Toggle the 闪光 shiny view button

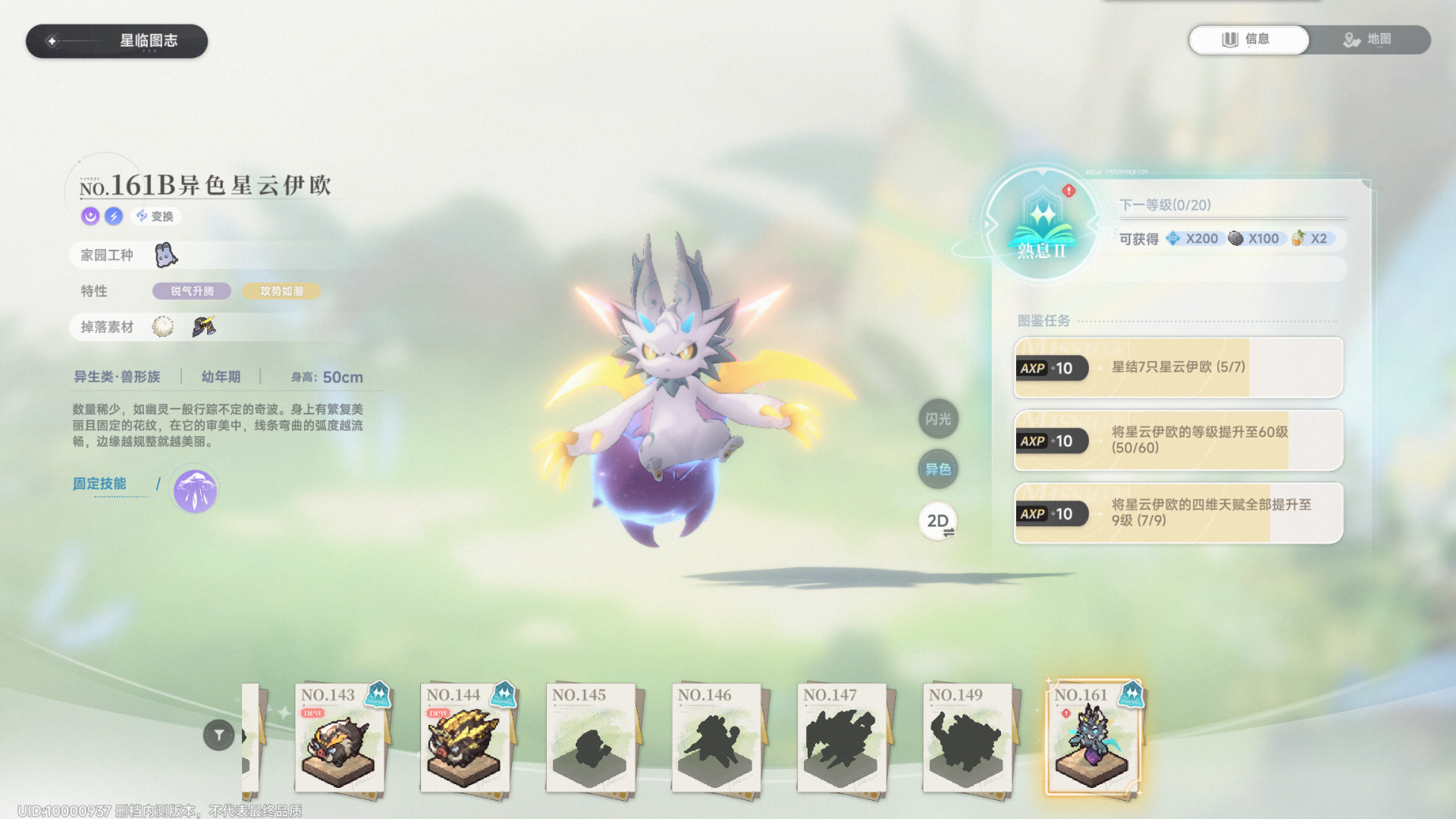pos(938,419)
